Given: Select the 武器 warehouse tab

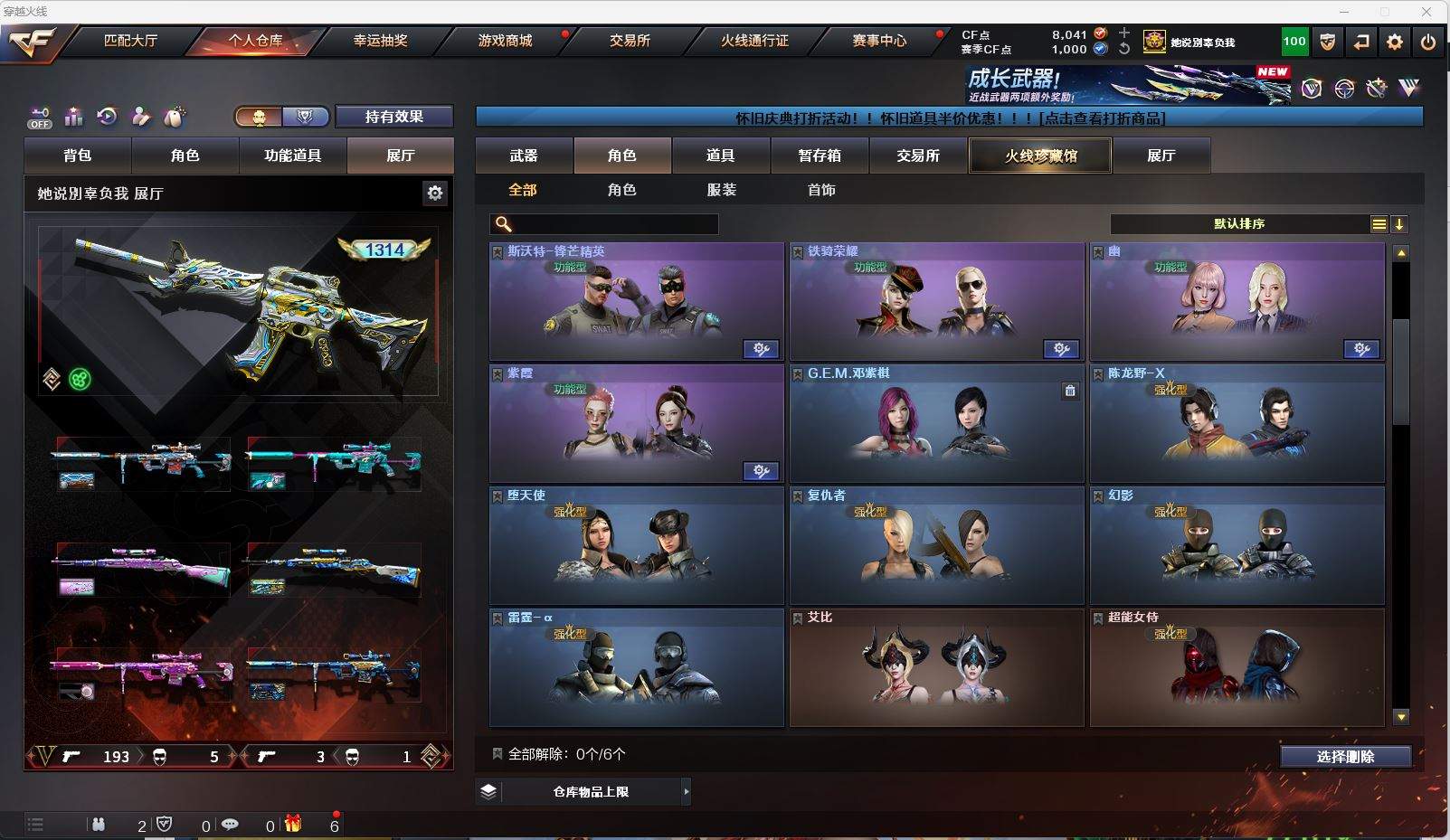Looking at the screenshot, I should click(524, 156).
